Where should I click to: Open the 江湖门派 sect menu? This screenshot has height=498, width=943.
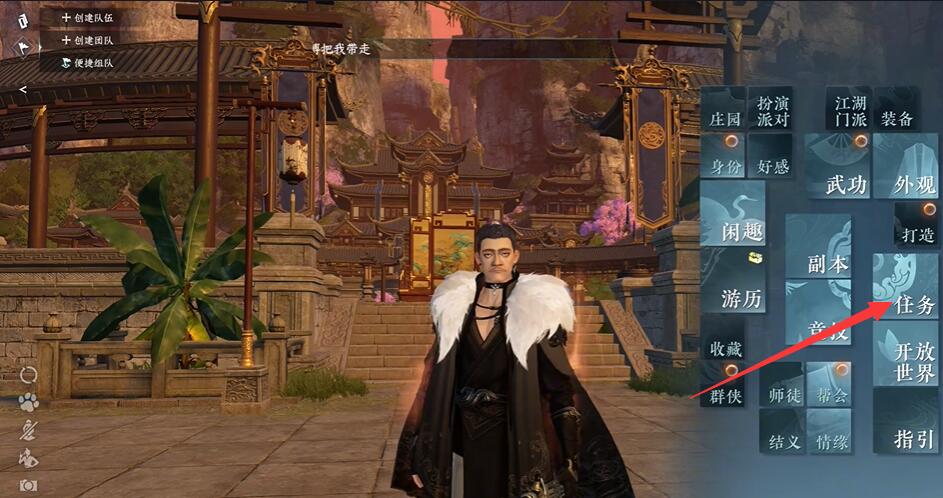[x=850, y=110]
